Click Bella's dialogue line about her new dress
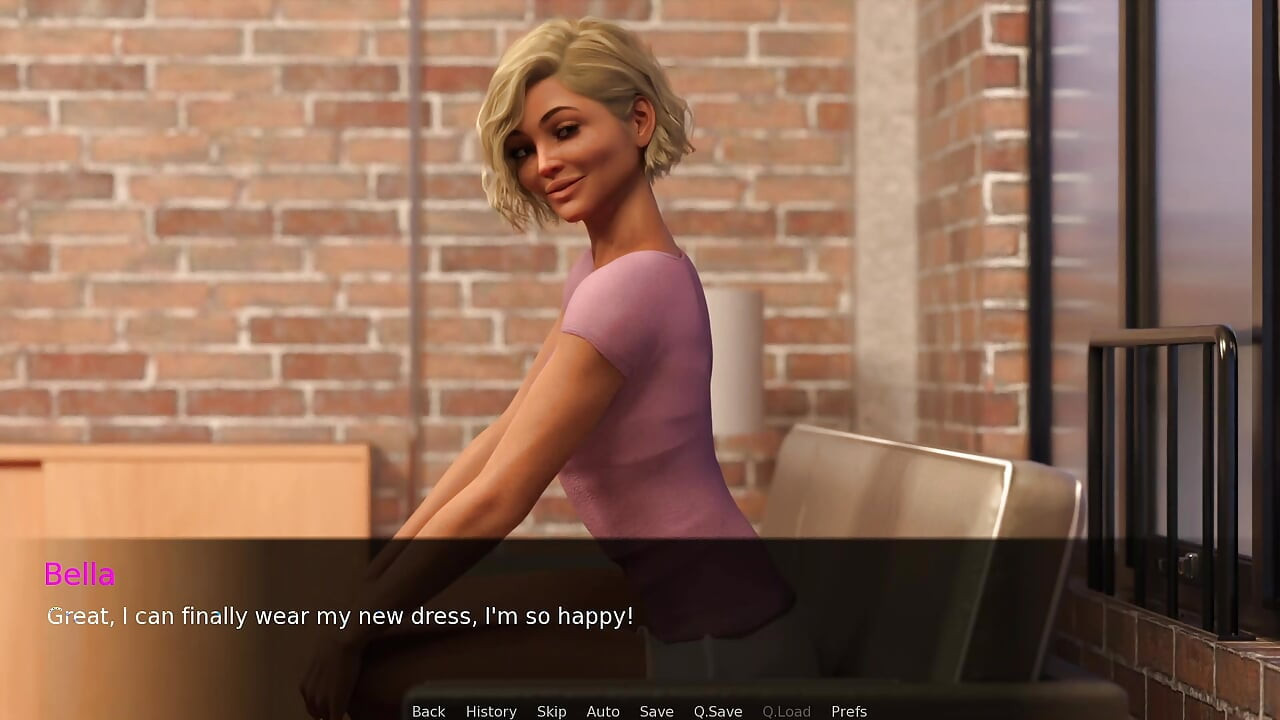Image resolution: width=1280 pixels, height=720 pixels. click(x=340, y=616)
